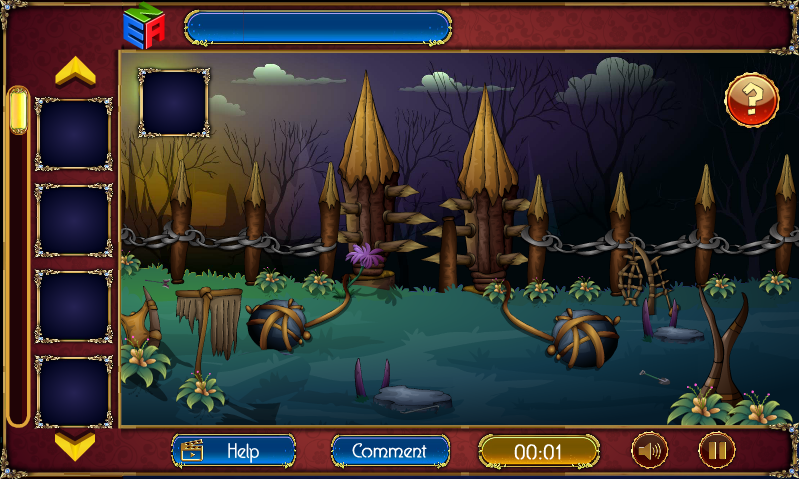The width and height of the screenshot is (799, 479).
Task: Toggle the sound speaker button
Action: coord(649,451)
